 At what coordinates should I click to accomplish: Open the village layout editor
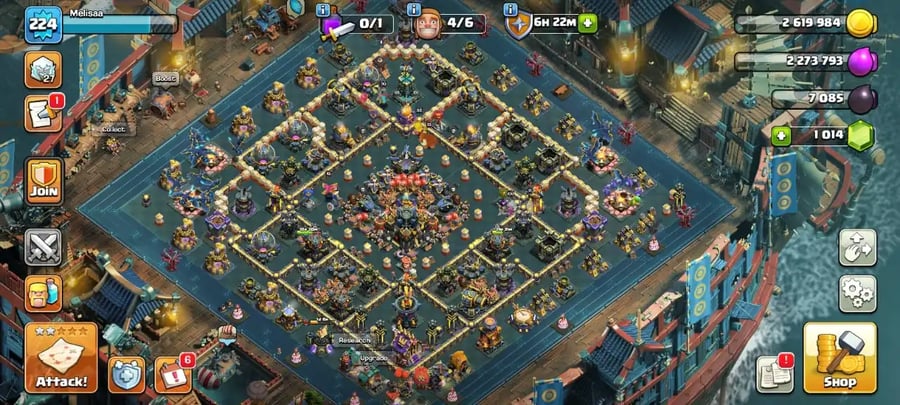coord(857,246)
